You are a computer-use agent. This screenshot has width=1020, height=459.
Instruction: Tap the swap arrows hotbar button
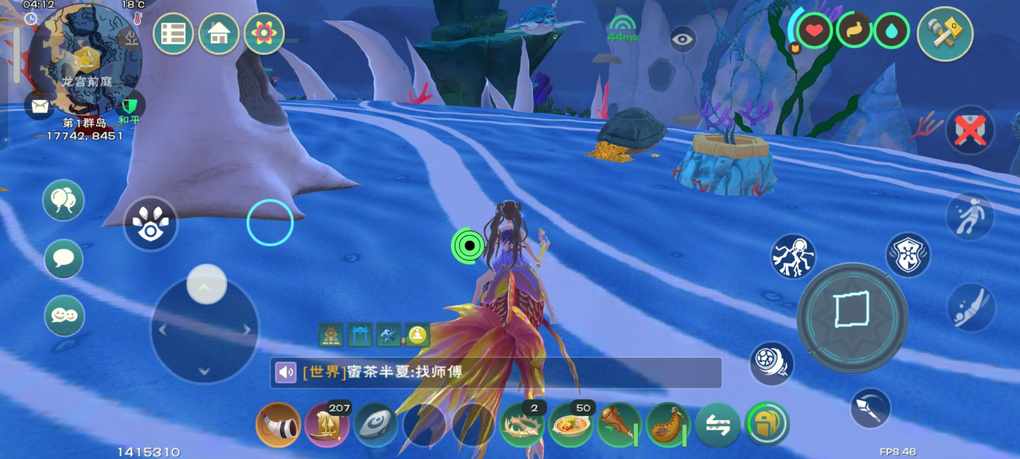[717, 425]
